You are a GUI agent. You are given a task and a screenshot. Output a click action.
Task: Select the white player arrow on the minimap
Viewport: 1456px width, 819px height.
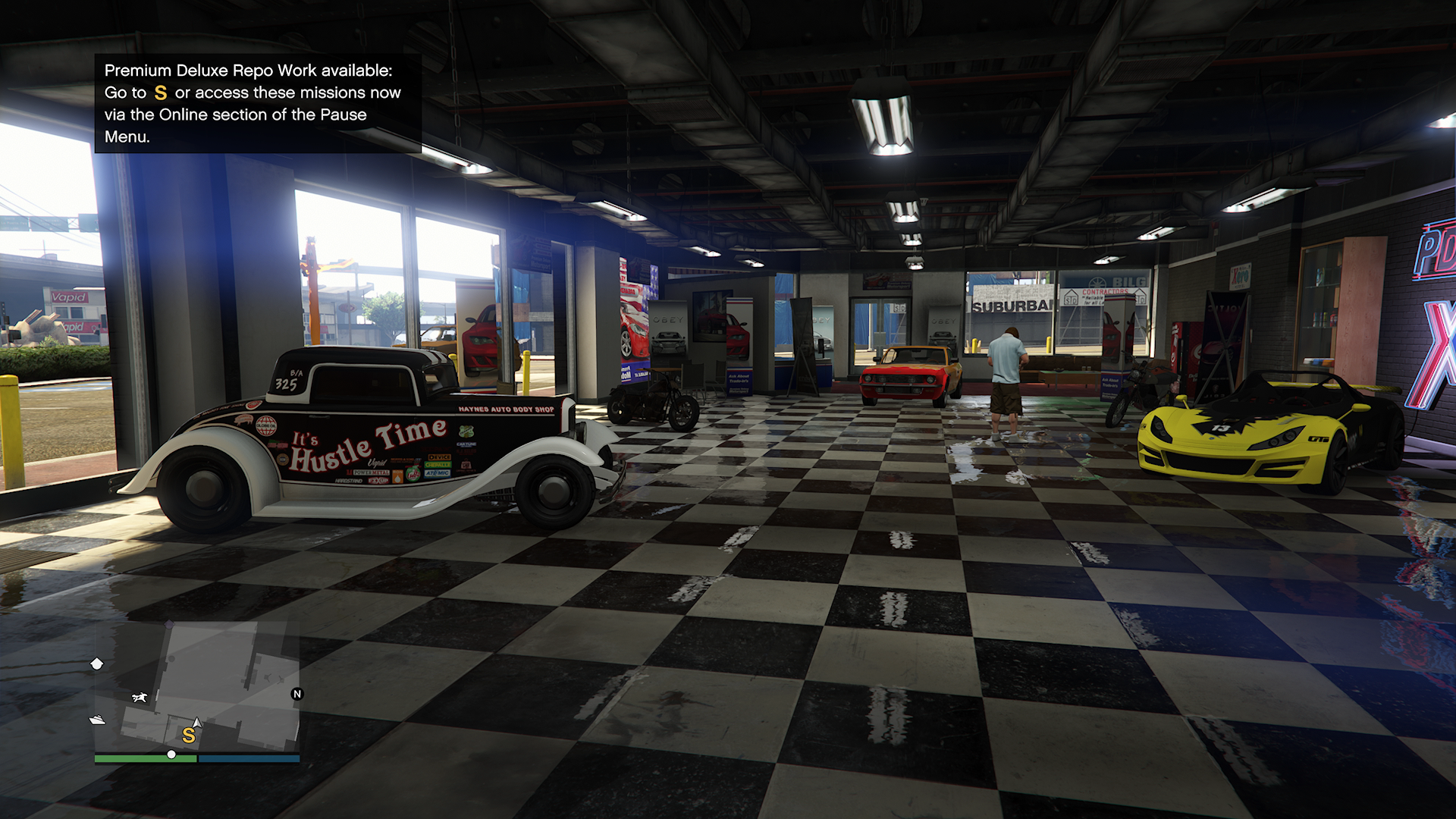coord(197,723)
